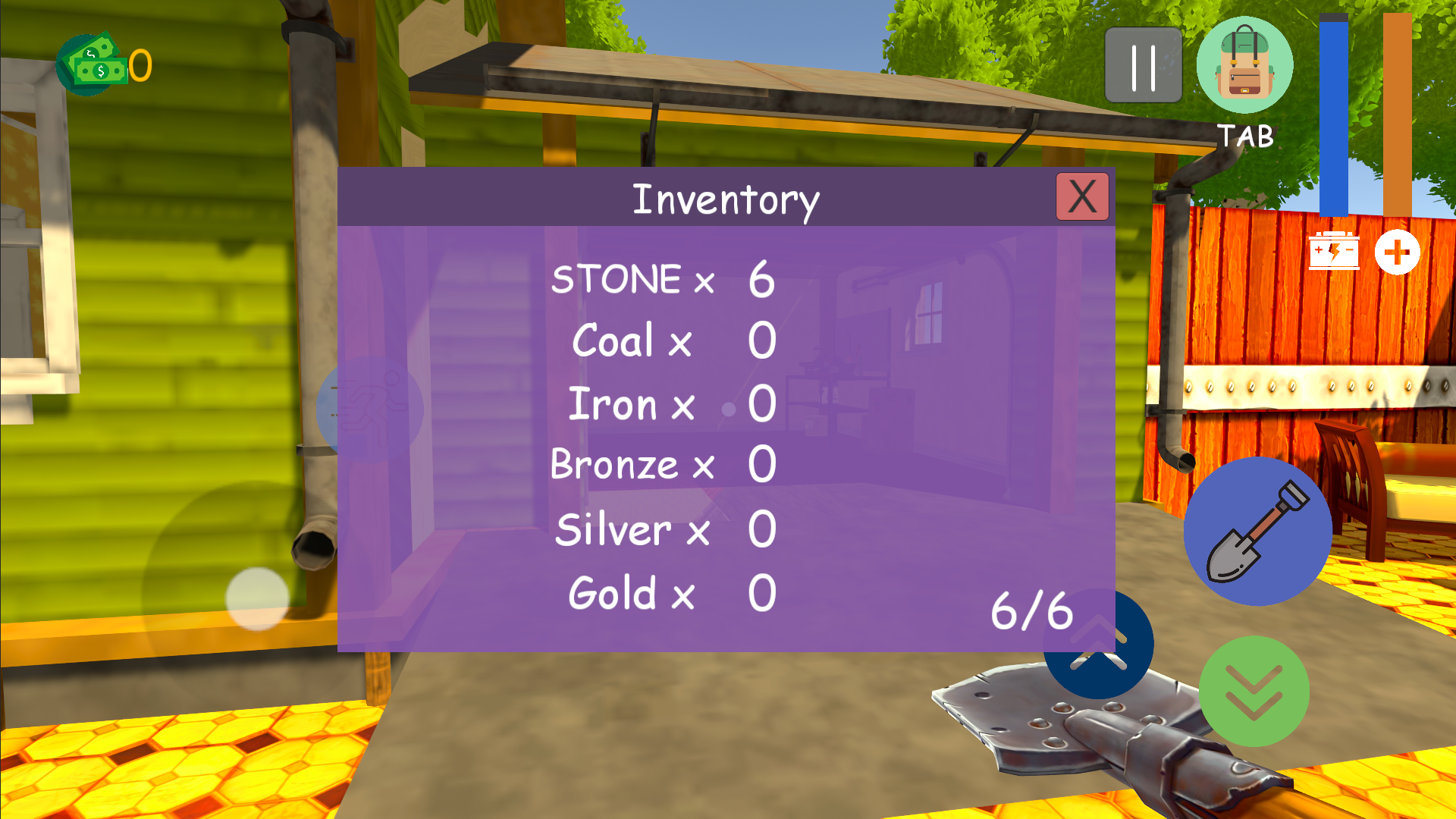Open the backpack inventory icon labeled TAB

tap(1245, 65)
